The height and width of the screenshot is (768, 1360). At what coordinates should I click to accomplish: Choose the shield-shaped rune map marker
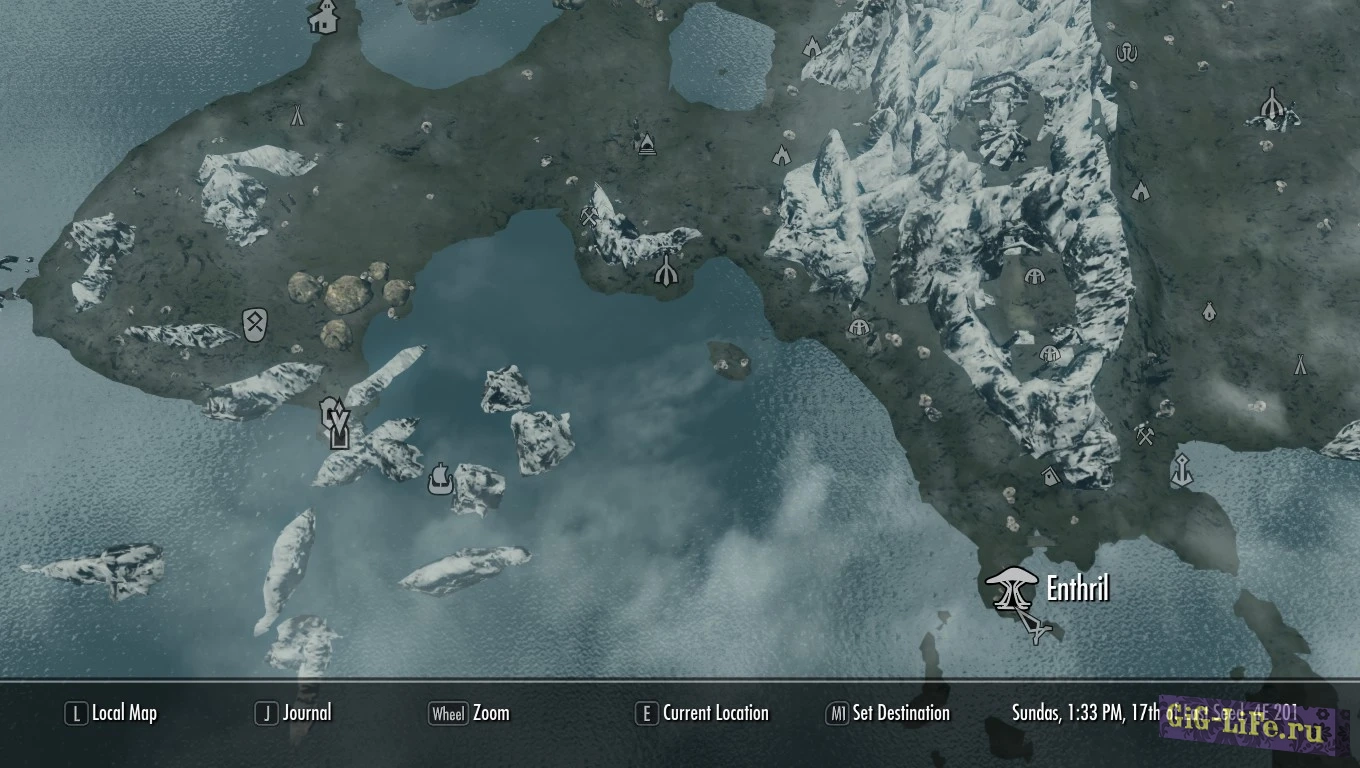pos(255,324)
